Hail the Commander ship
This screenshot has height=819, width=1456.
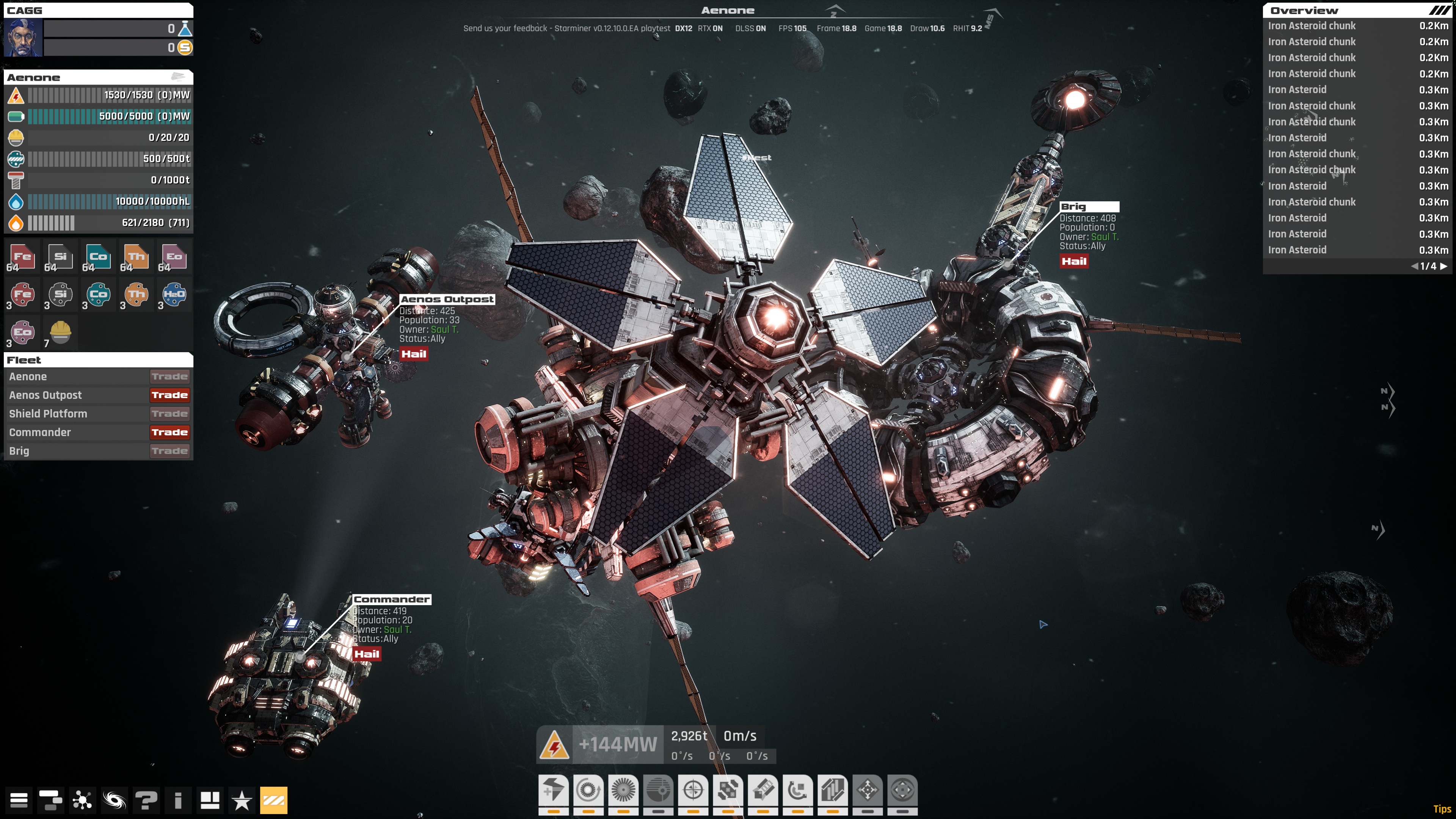[x=366, y=654]
